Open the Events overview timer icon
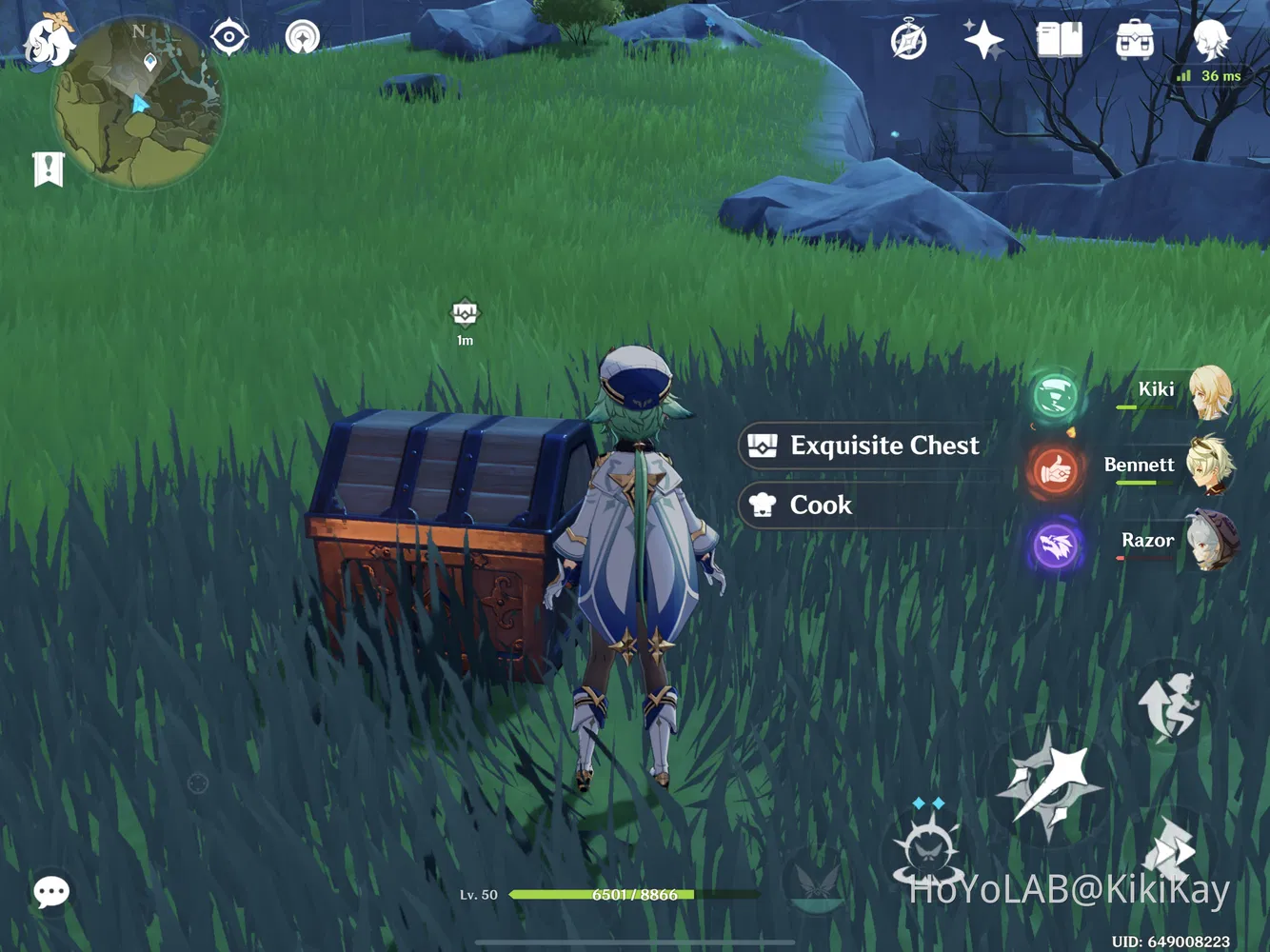The height and width of the screenshot is (952, 1270). click(907, 38)
